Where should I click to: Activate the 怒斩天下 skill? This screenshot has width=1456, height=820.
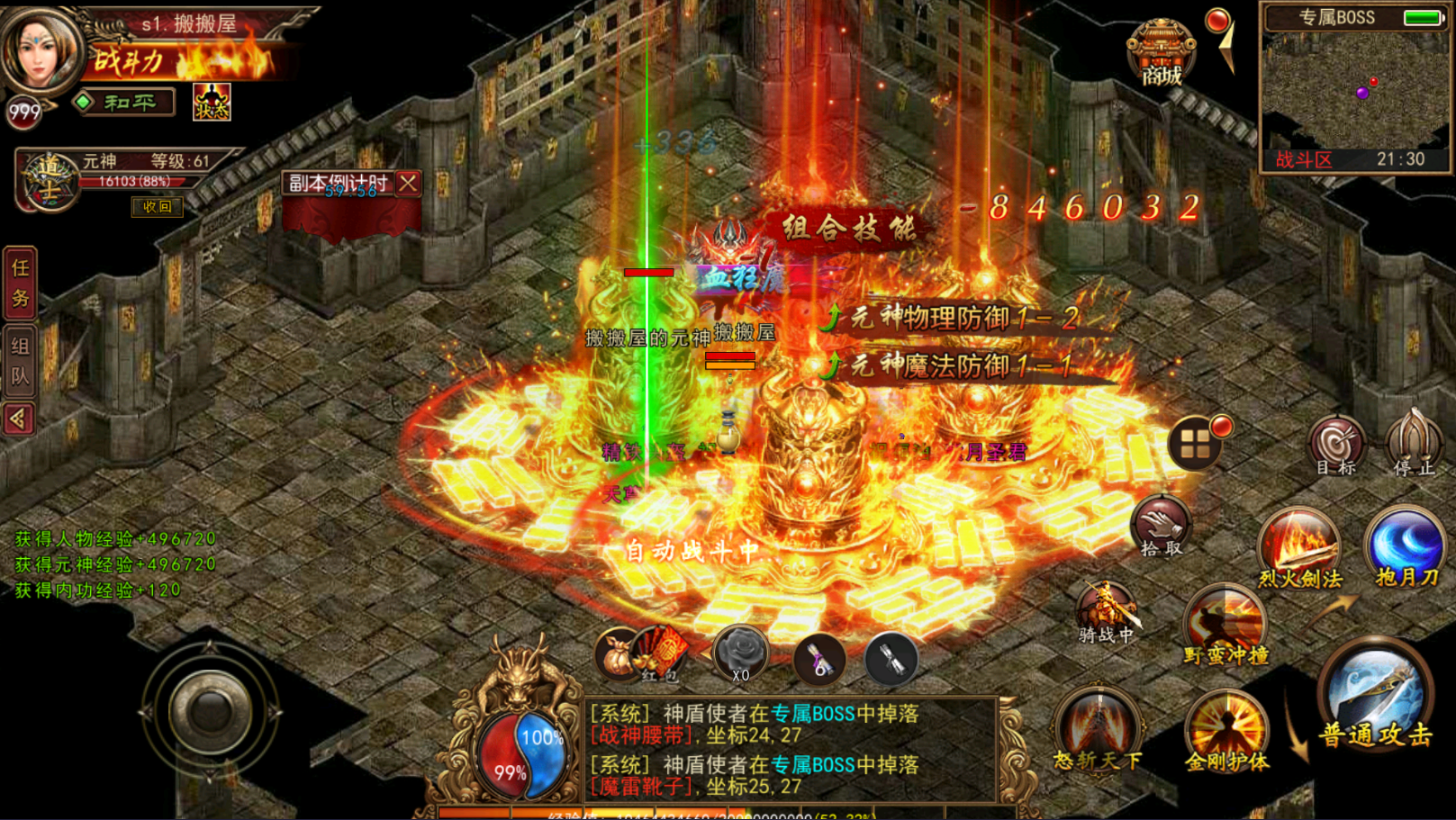pos(1098,729)
